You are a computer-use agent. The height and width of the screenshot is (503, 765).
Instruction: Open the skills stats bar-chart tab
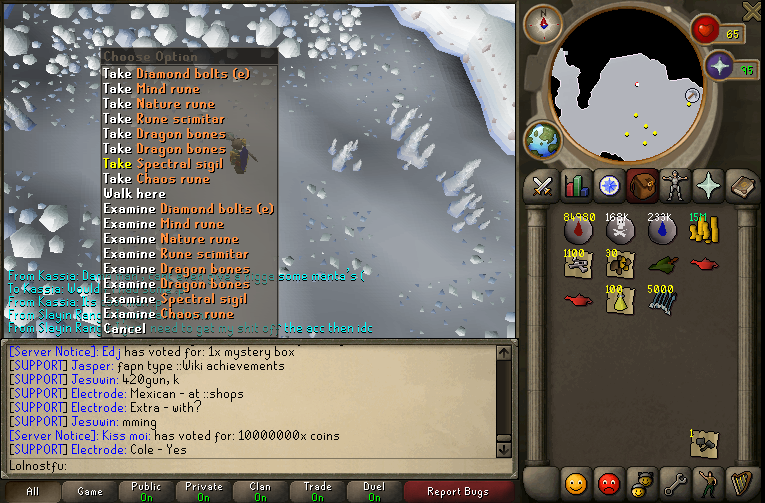point(575,186)
